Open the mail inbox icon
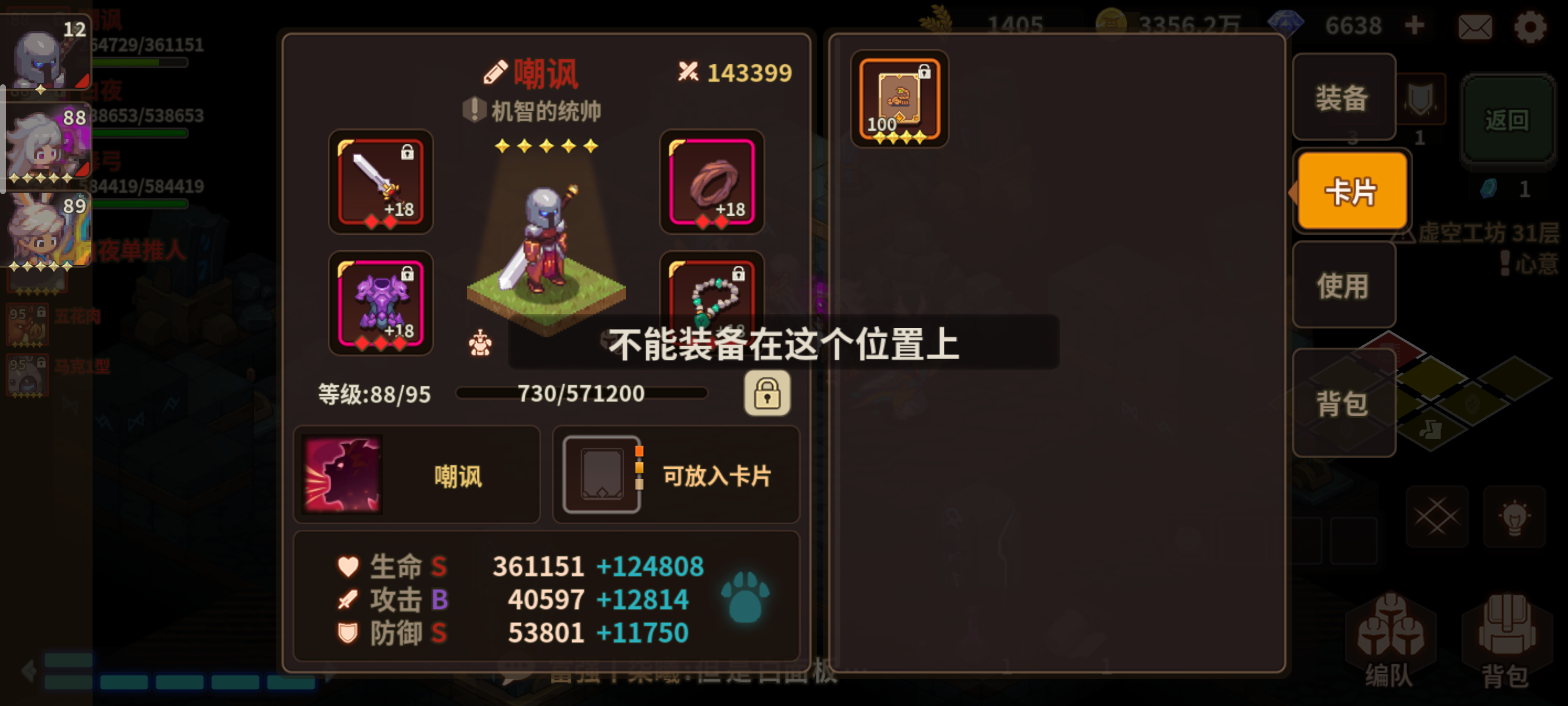 point(1475,26)
